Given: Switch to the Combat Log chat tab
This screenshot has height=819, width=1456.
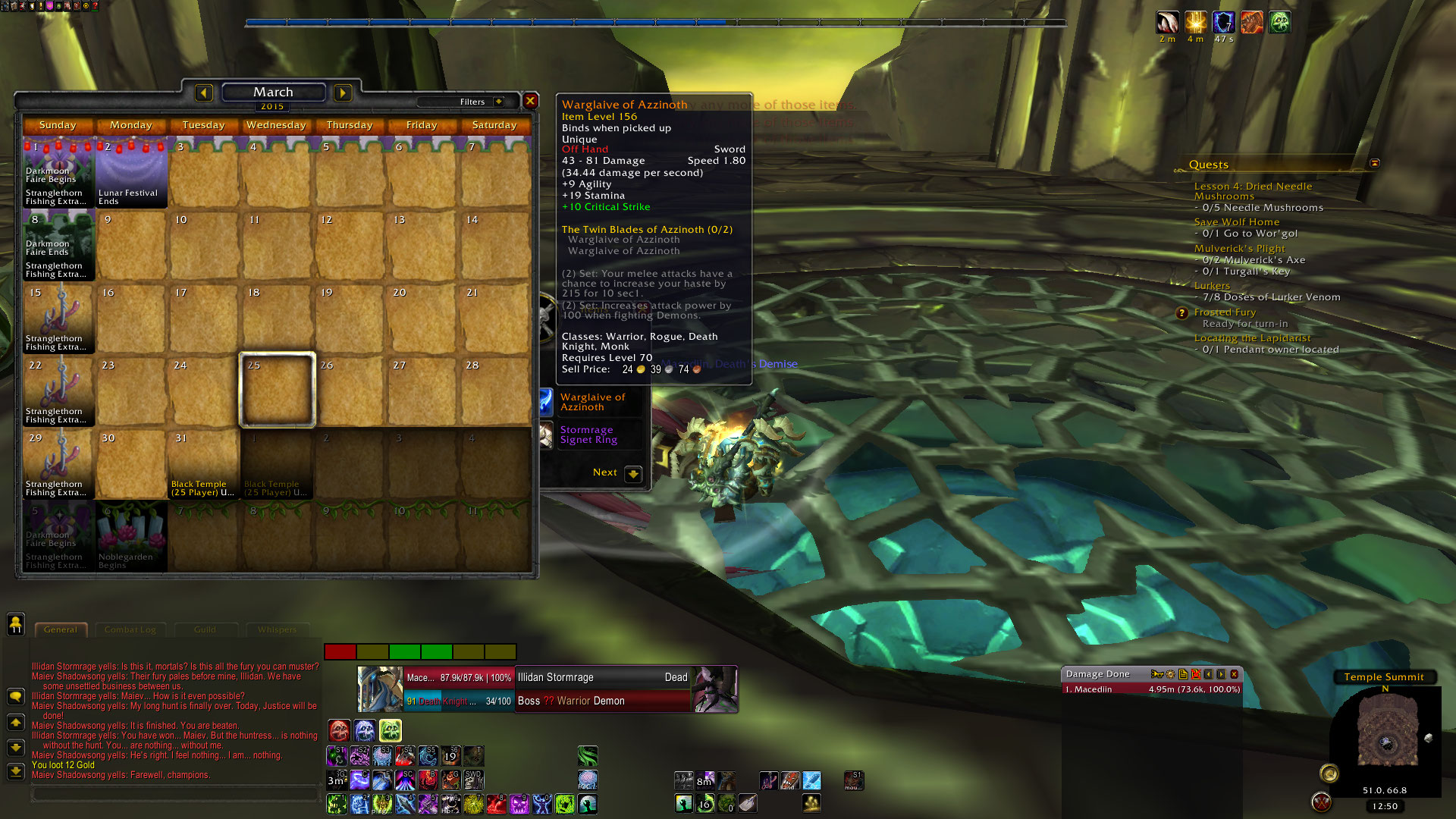Looking at the screenshot, I should click(130, 629).
